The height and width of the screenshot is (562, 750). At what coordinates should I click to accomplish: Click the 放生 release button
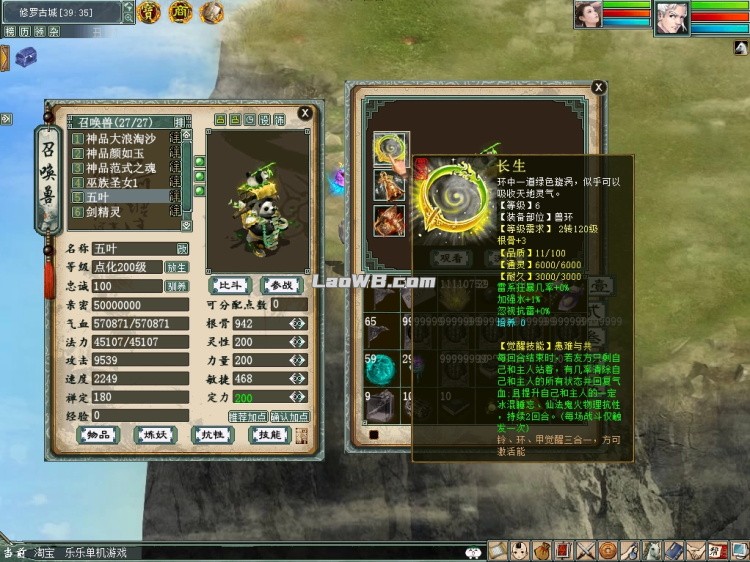pyautogui.click(x=176, y=267)
